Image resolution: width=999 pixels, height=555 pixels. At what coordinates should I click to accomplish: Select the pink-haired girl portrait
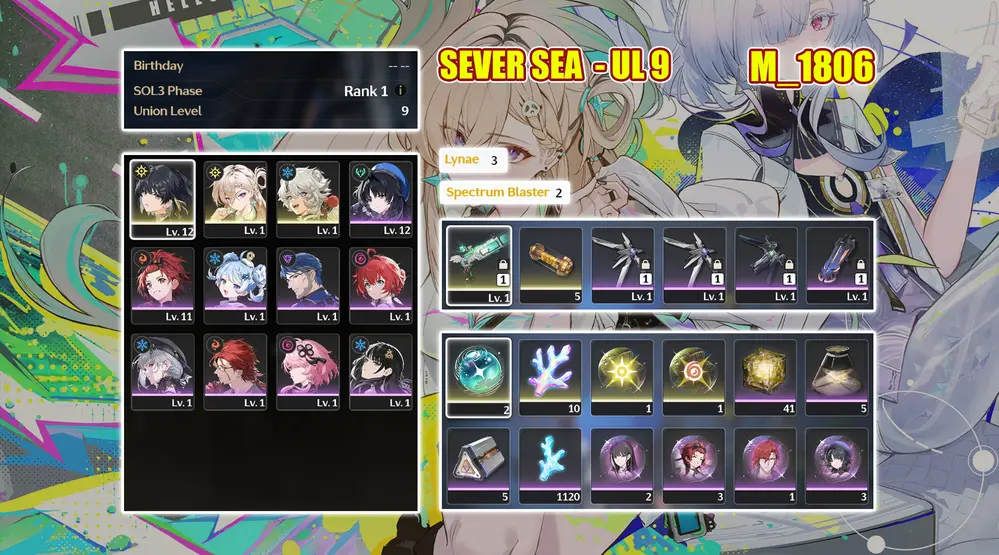pos(308,370)
